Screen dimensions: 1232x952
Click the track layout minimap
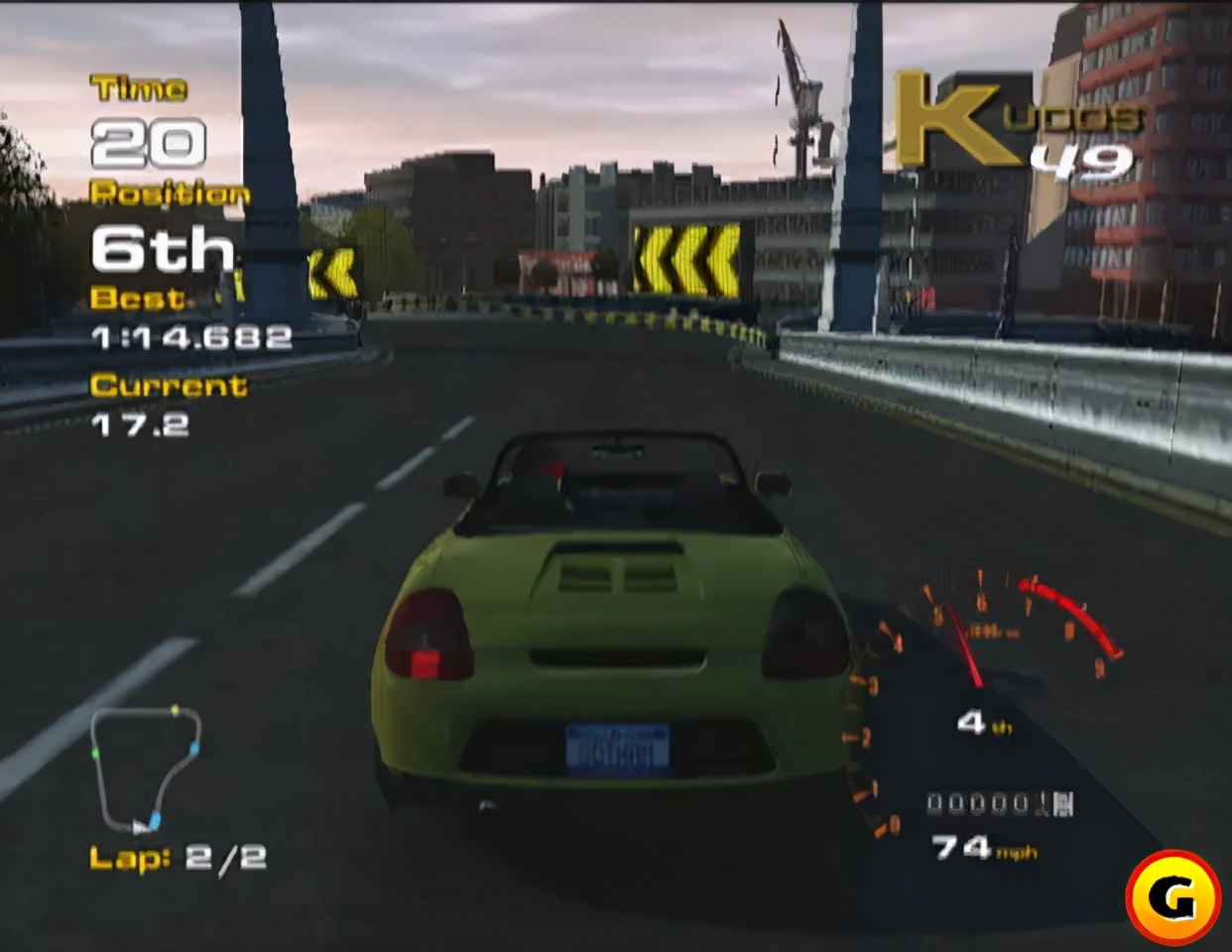(x=147, y=768)
